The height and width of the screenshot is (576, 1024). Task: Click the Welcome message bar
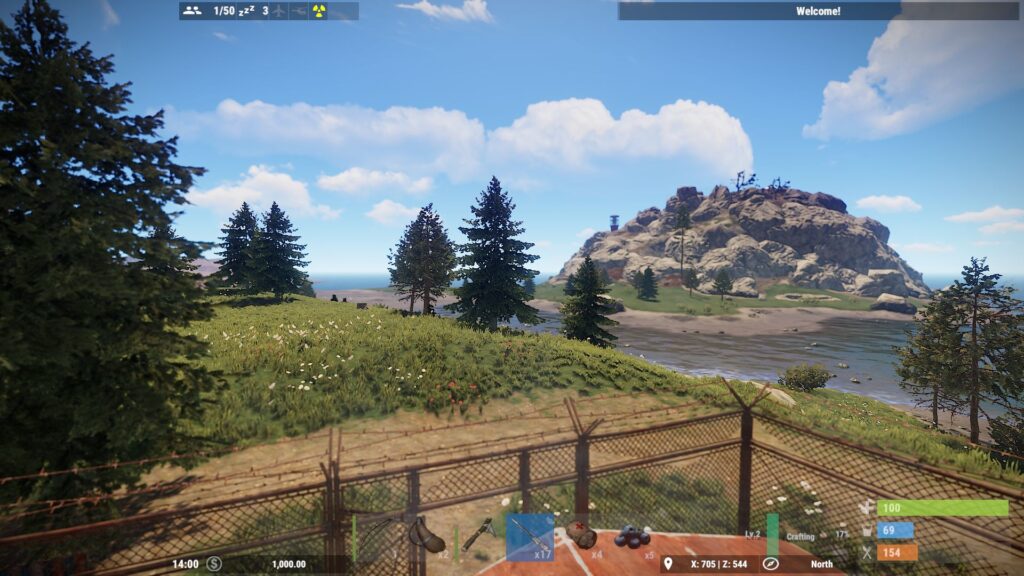(x=817, y=11)
